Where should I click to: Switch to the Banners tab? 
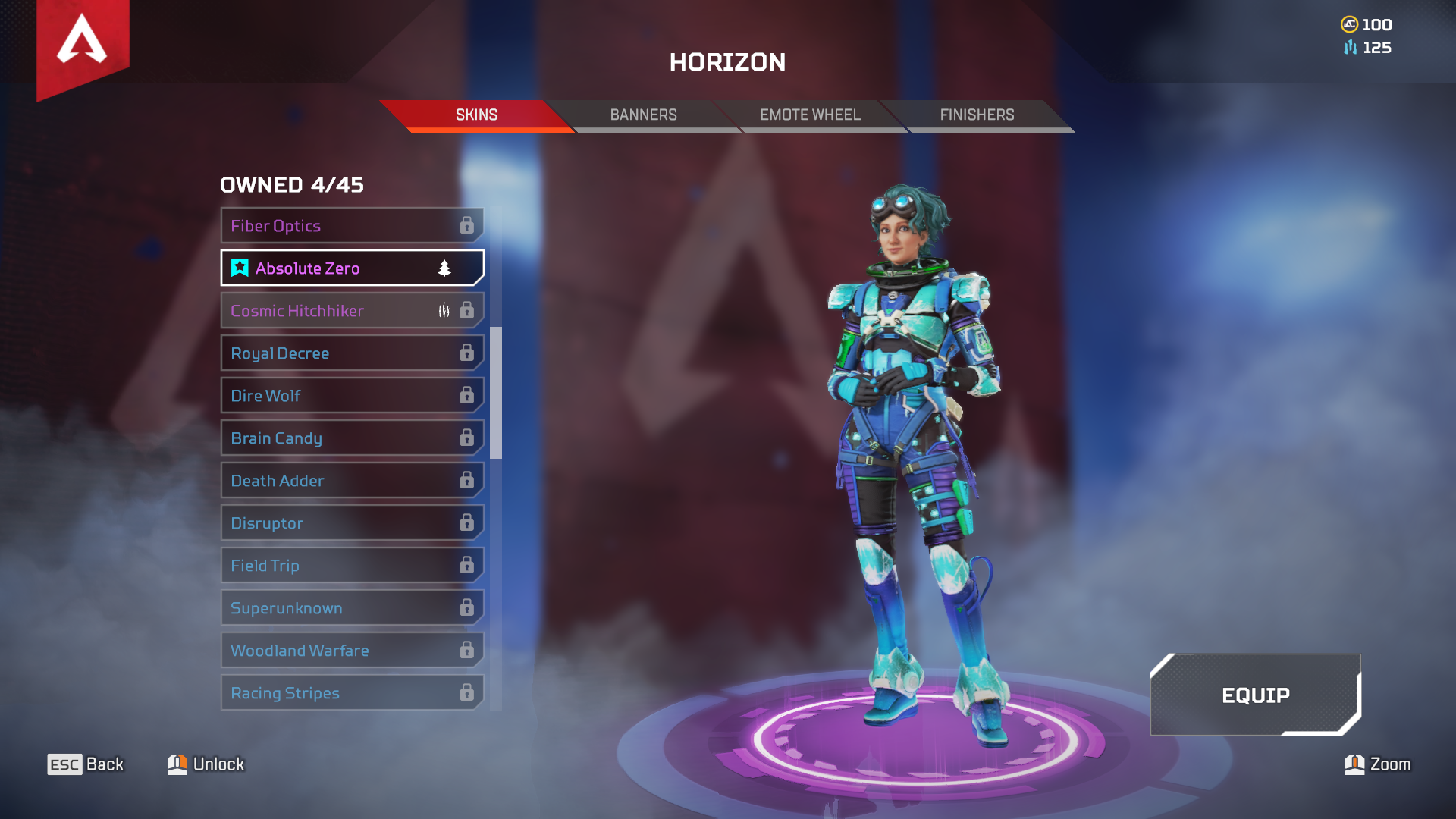[x=643, y=115]
